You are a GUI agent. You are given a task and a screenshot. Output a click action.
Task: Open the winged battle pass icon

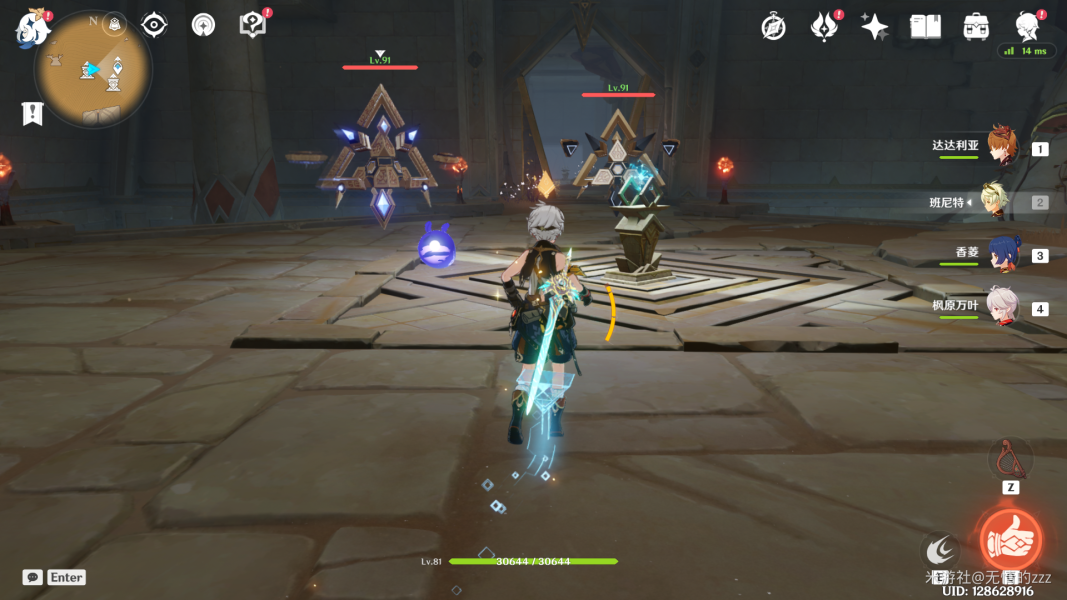(x=823, y=27)
